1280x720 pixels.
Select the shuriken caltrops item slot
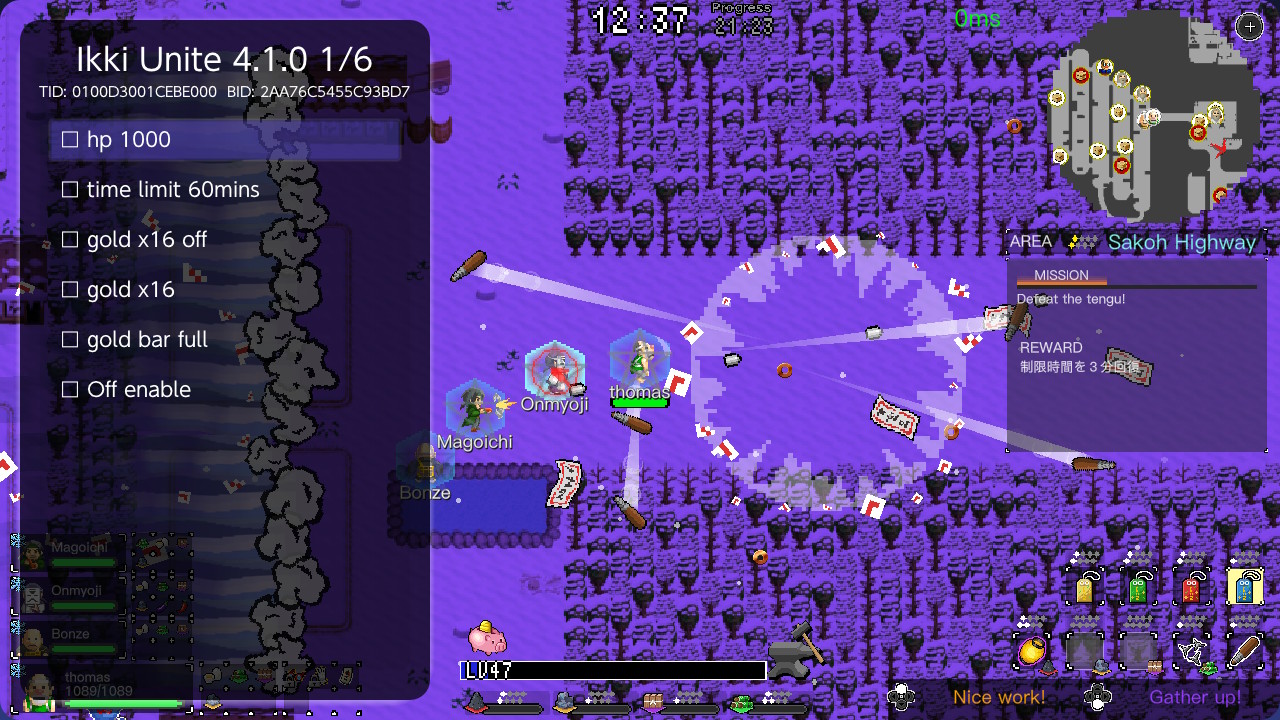tap(1192, 650)
